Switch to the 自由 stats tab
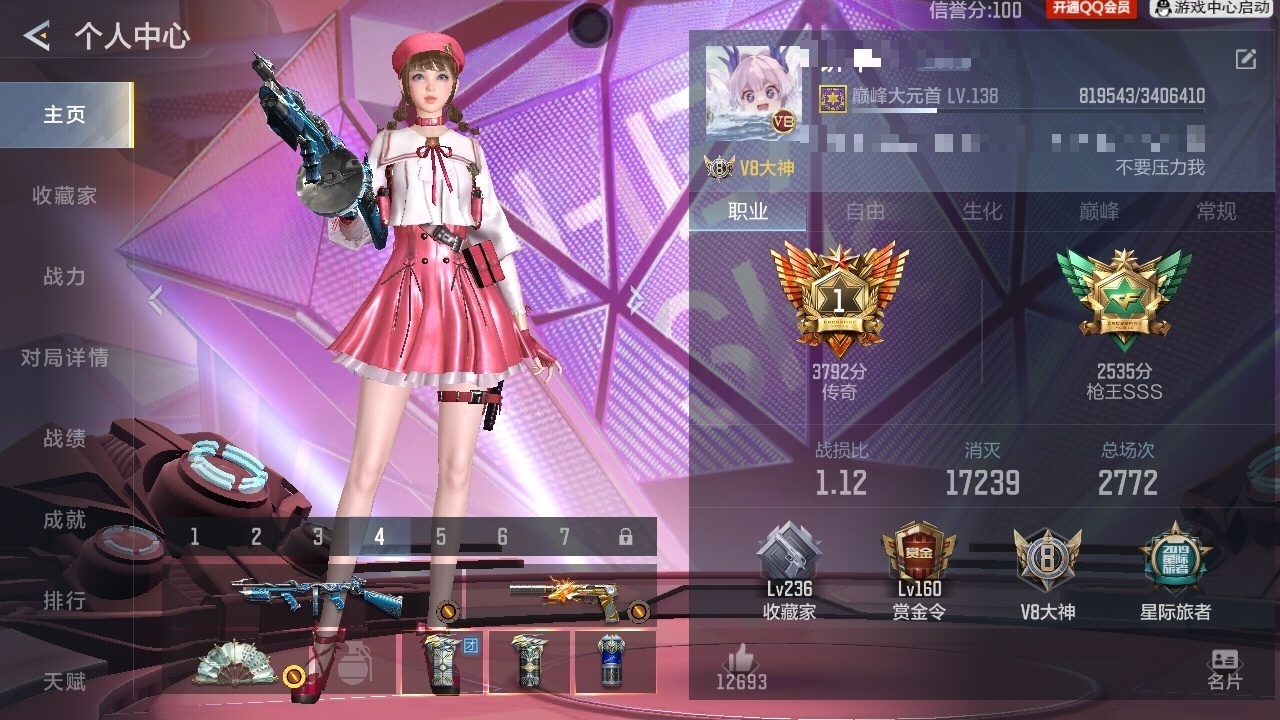Image resolution: width=1280 pixels, height=720 pixels. tap(865, 211)
